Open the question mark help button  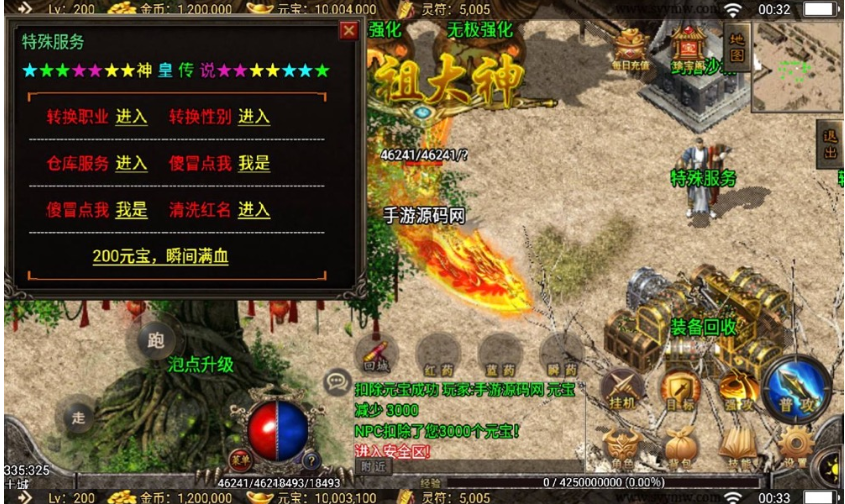point(311,460)
